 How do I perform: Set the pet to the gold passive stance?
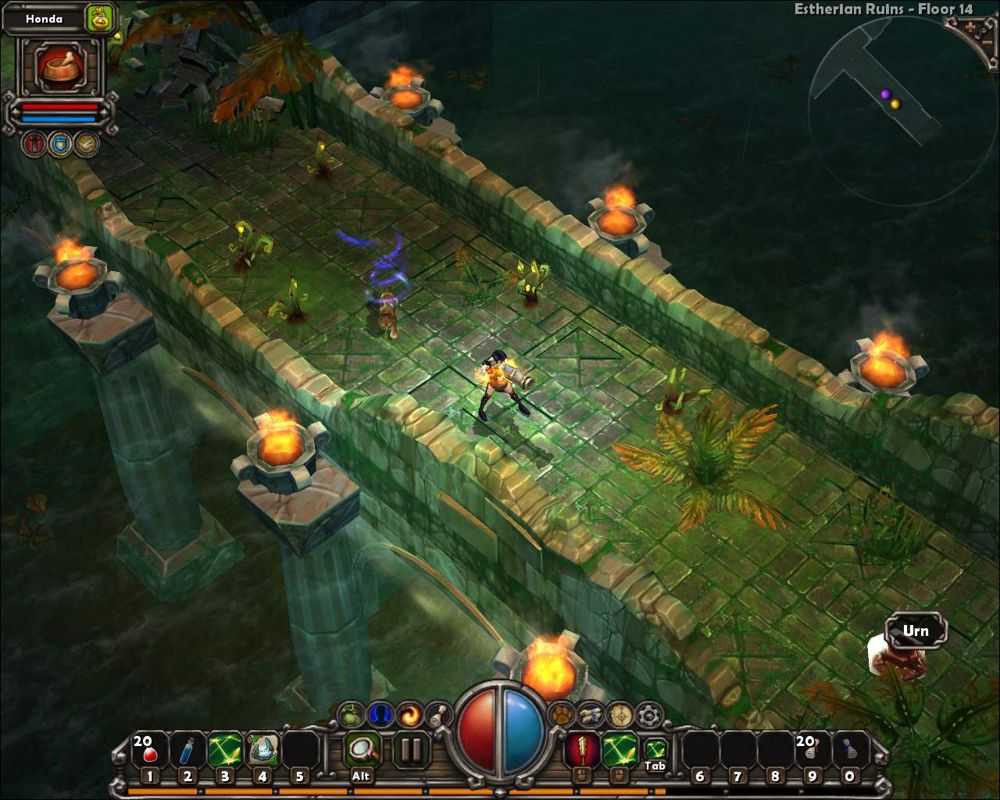pyautogui.click(x=87, y=144)
